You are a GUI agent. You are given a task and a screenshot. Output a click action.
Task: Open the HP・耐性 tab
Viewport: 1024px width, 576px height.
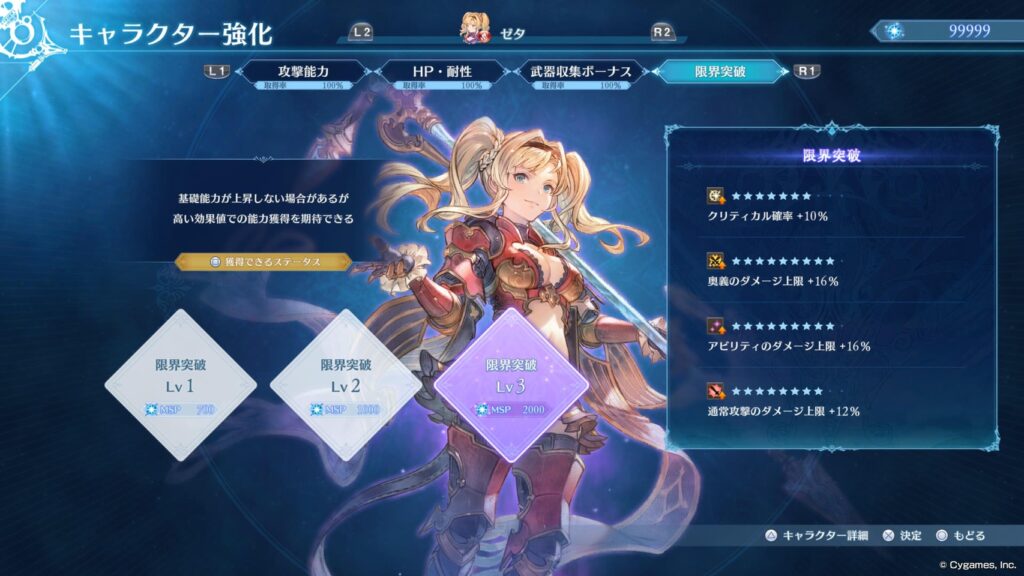pyautogui.click(x=441, y=72)
